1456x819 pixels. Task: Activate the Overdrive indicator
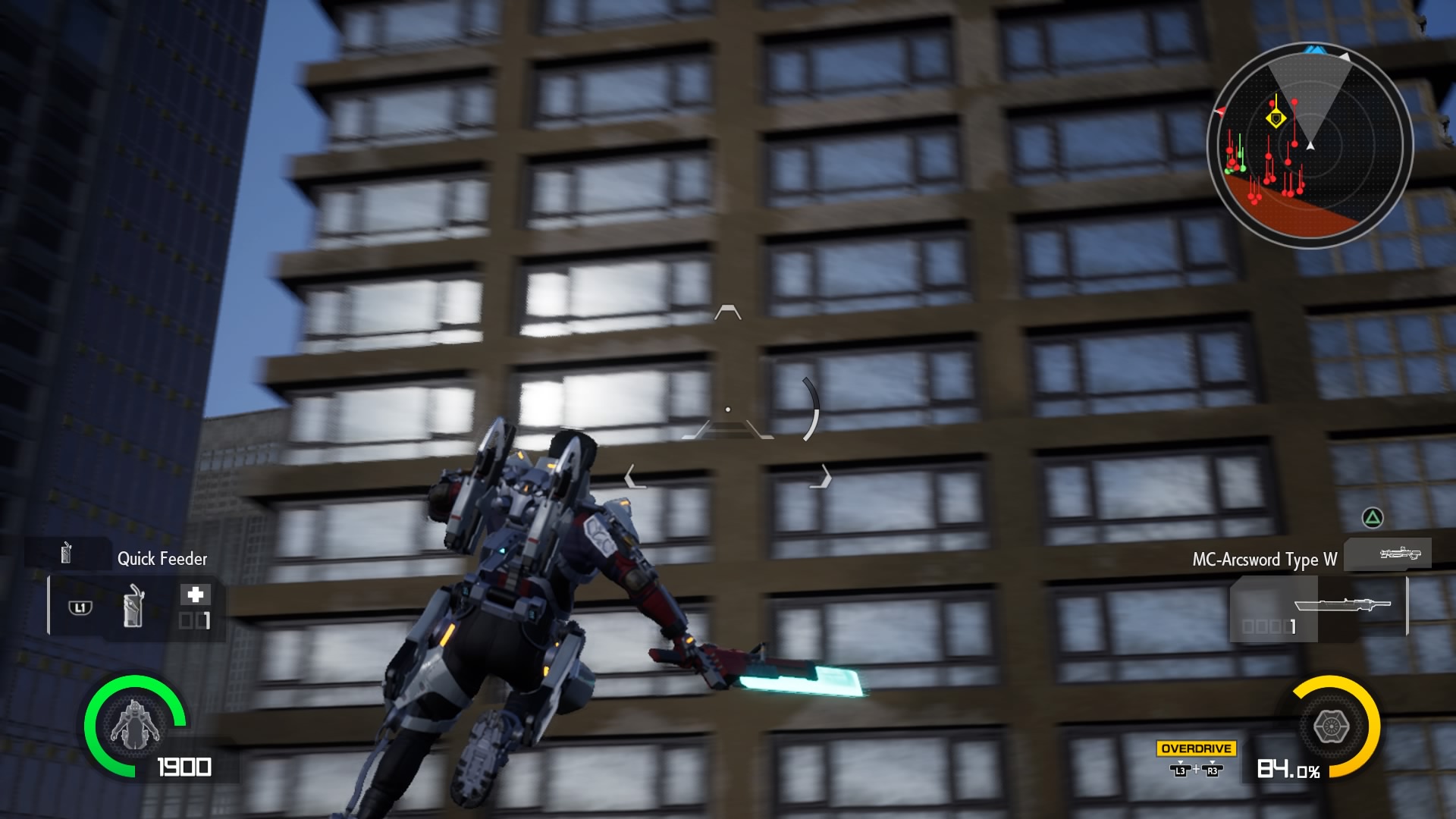tap(1196, 748)
